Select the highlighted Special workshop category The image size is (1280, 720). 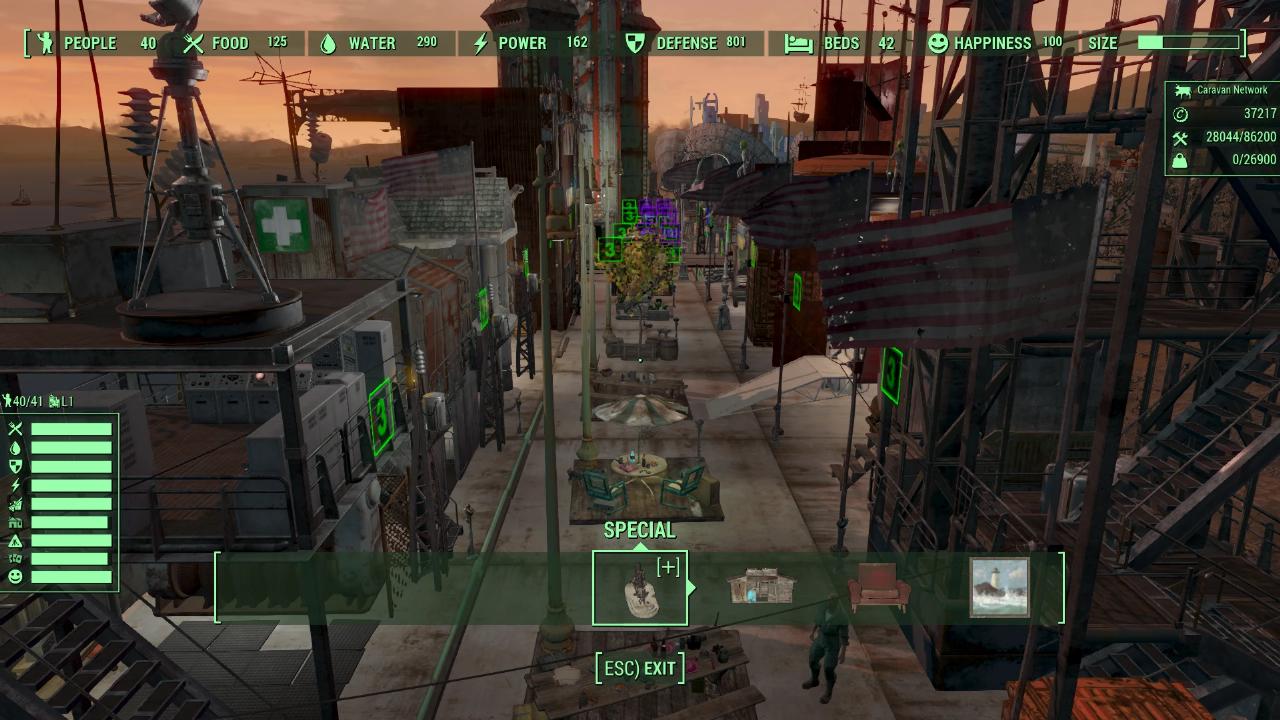[640, 588]
